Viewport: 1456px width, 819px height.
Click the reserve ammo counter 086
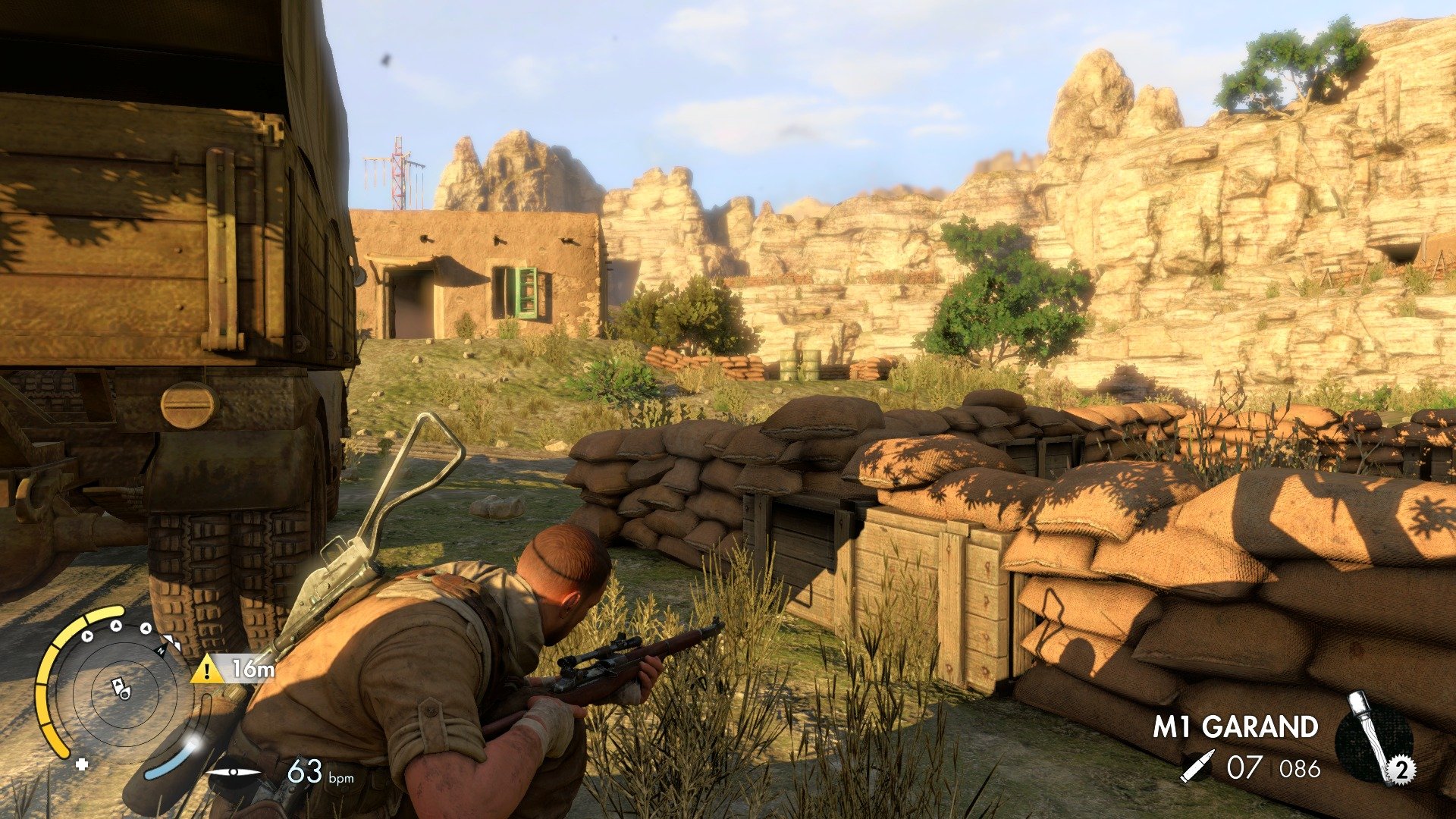[x=1299, y=768]
